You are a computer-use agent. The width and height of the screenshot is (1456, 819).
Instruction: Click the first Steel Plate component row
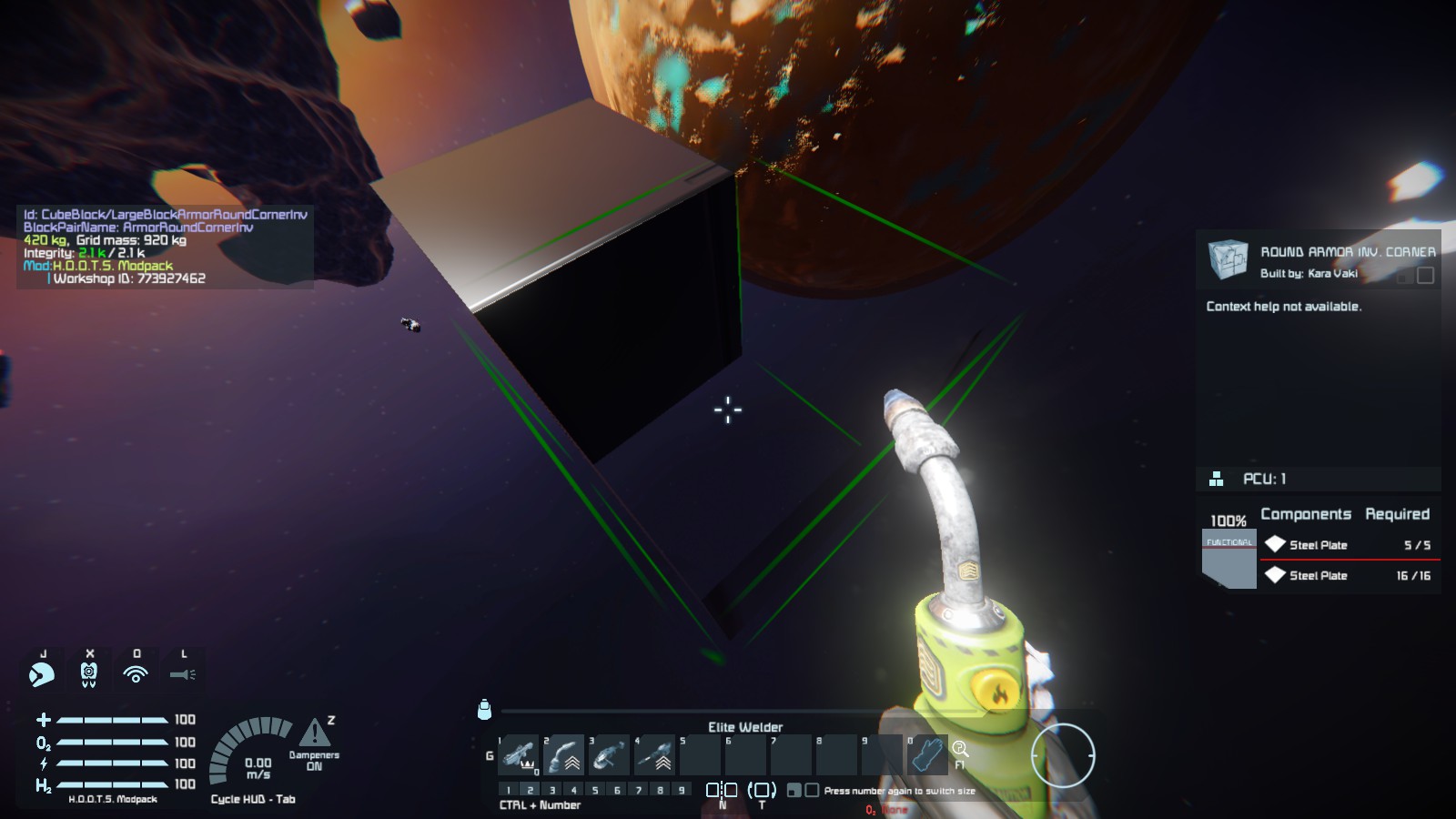point(1349,545)
